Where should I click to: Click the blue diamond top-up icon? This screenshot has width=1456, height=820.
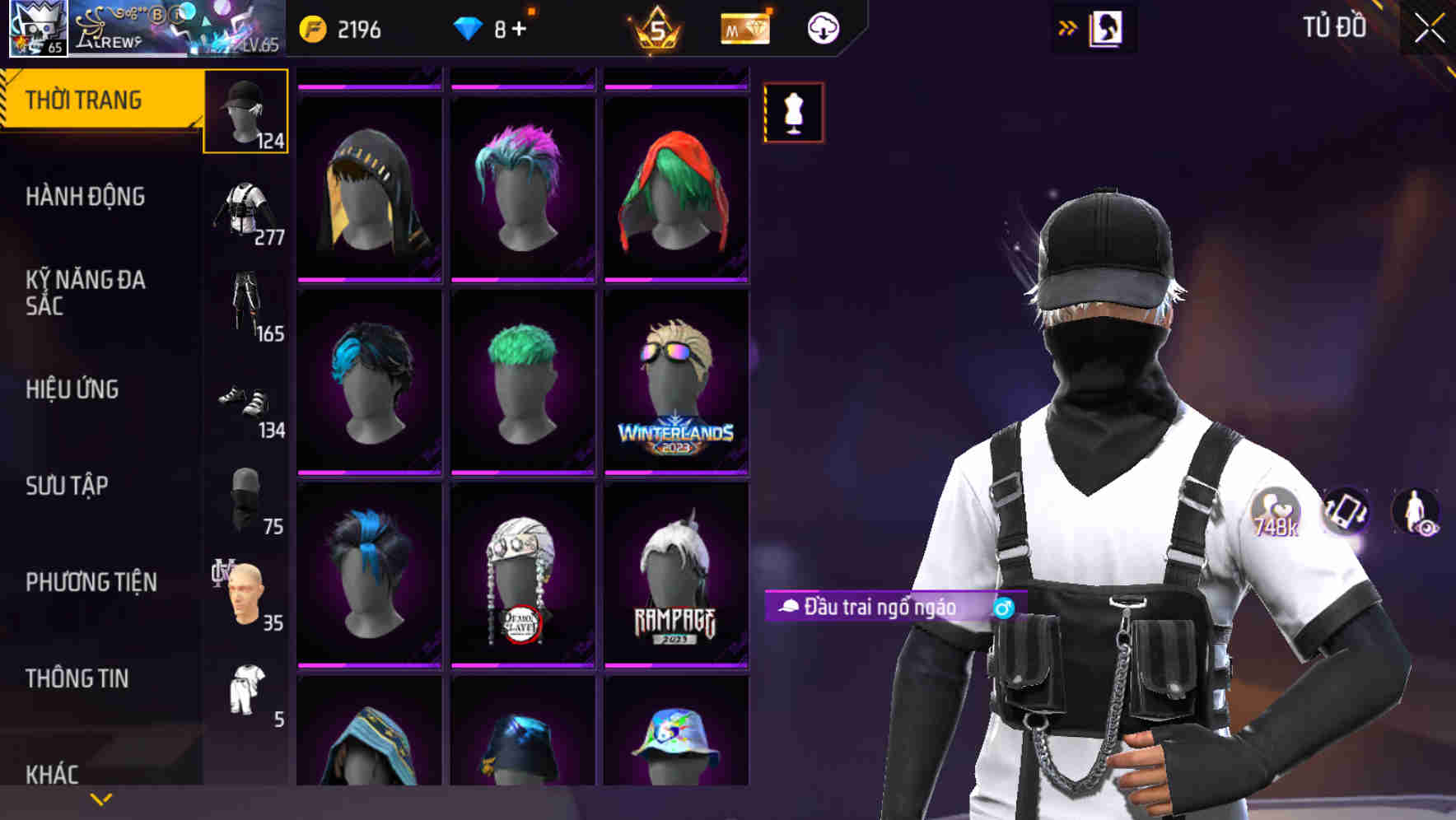coord(469,27)
